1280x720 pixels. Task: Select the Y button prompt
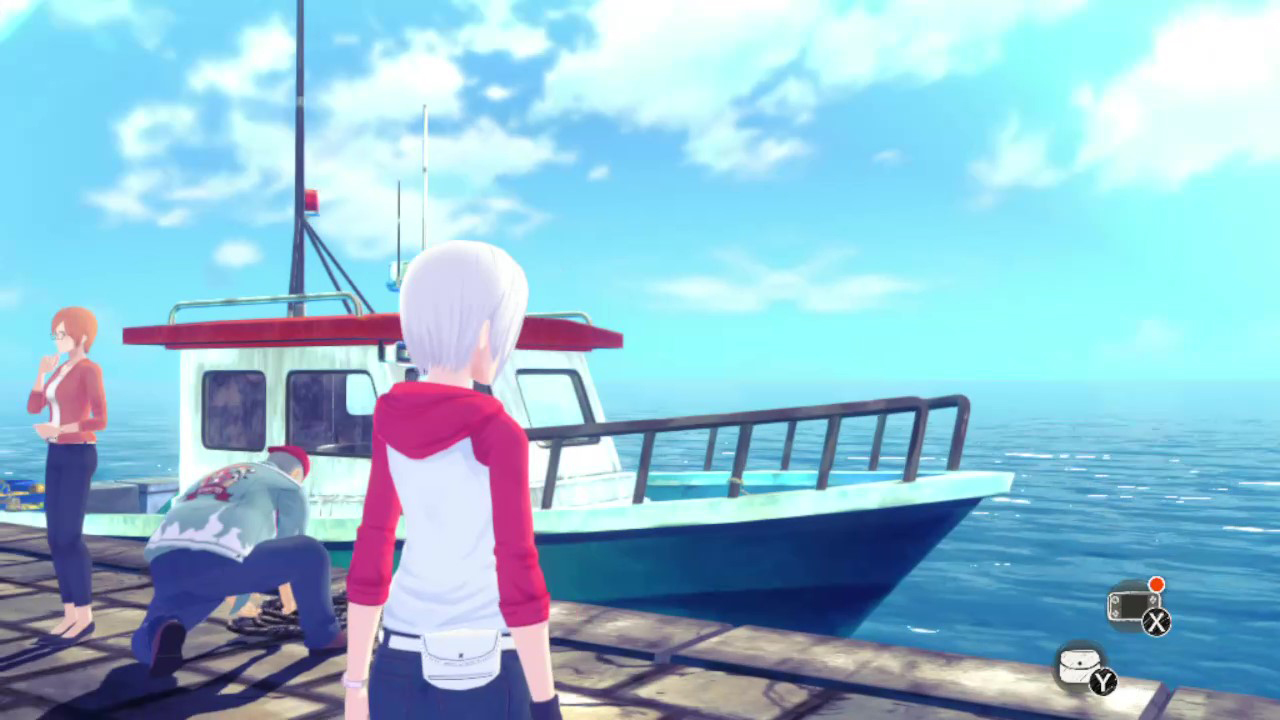pos(1103,683)
